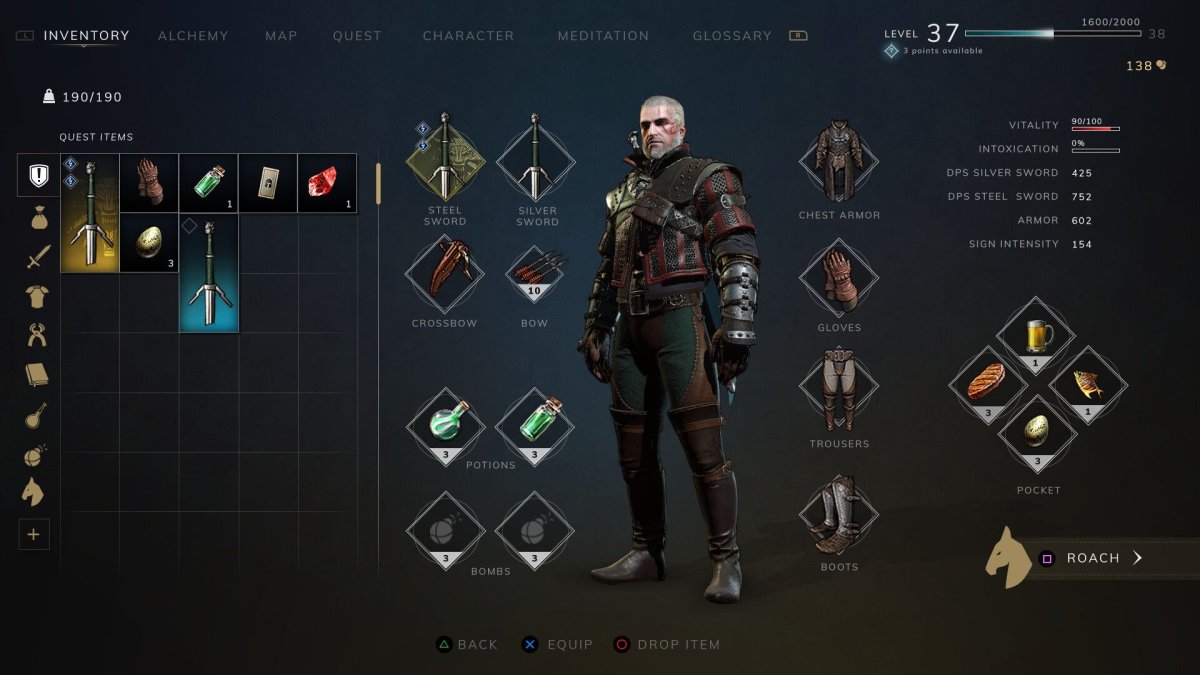The image size is (1200, 675).
Task: Select the leather gloves in quest items
Action: click(149, 183)
